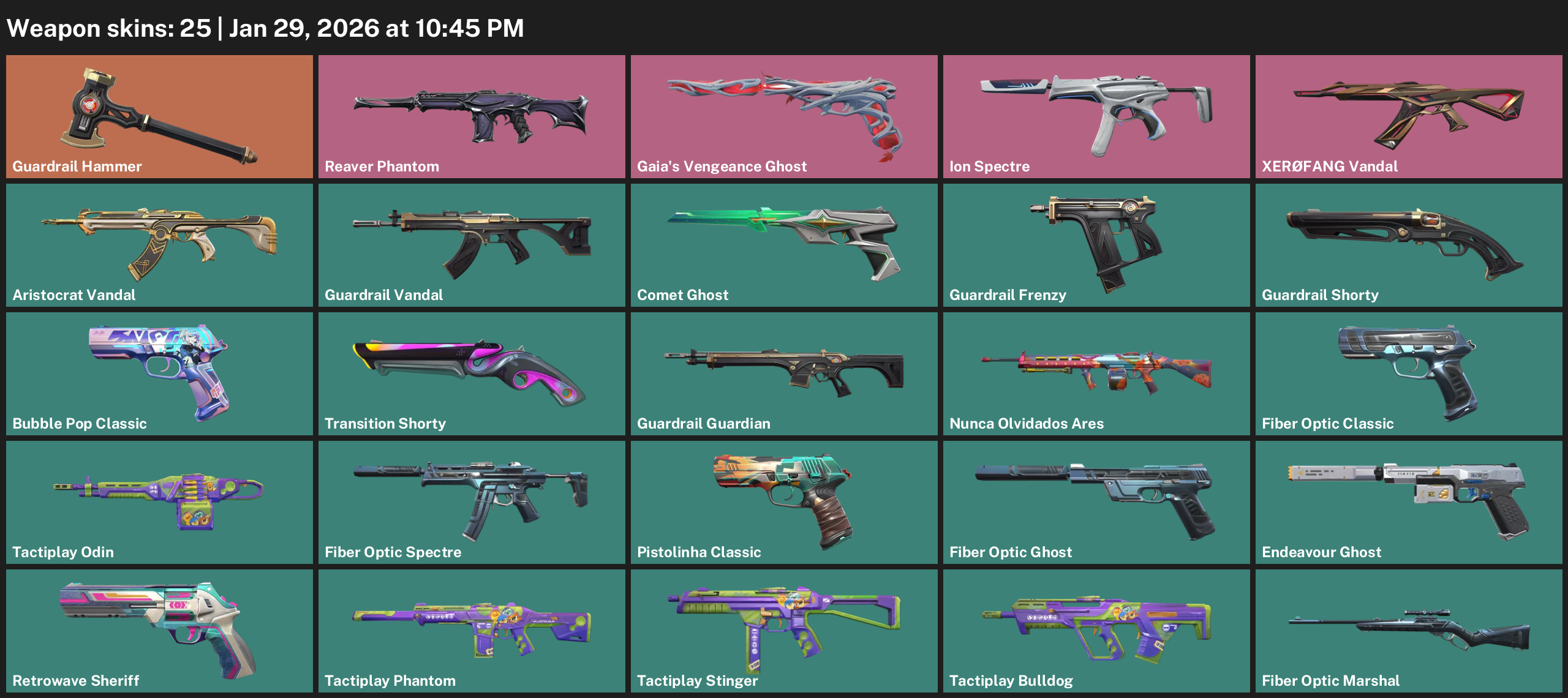This screenshot has height=698, width=1568.
Task: Select the Guardrail Vandal skin
Action: pyautogui.click(x=472, y=245)
